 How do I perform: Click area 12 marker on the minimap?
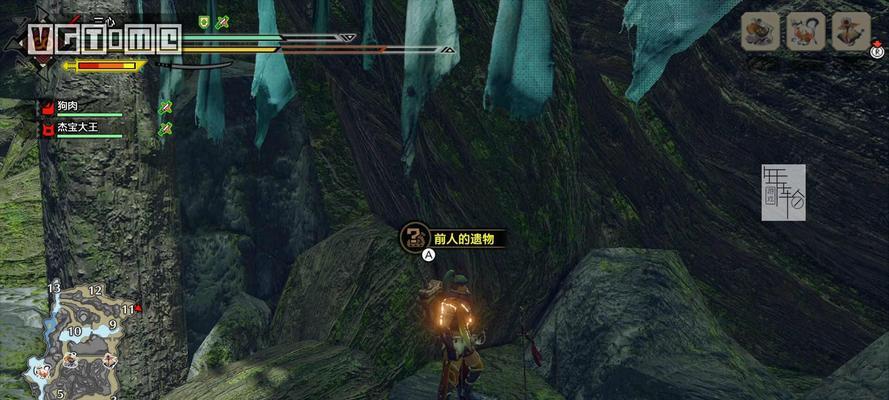coord(95,290)
